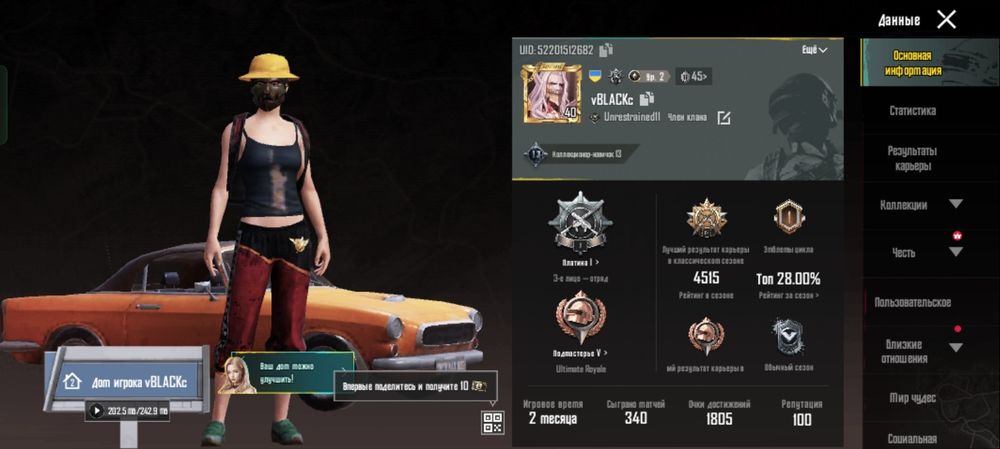Close the player data screen
The width and height of the screenshot is (1000, 449).
point(946,19)
